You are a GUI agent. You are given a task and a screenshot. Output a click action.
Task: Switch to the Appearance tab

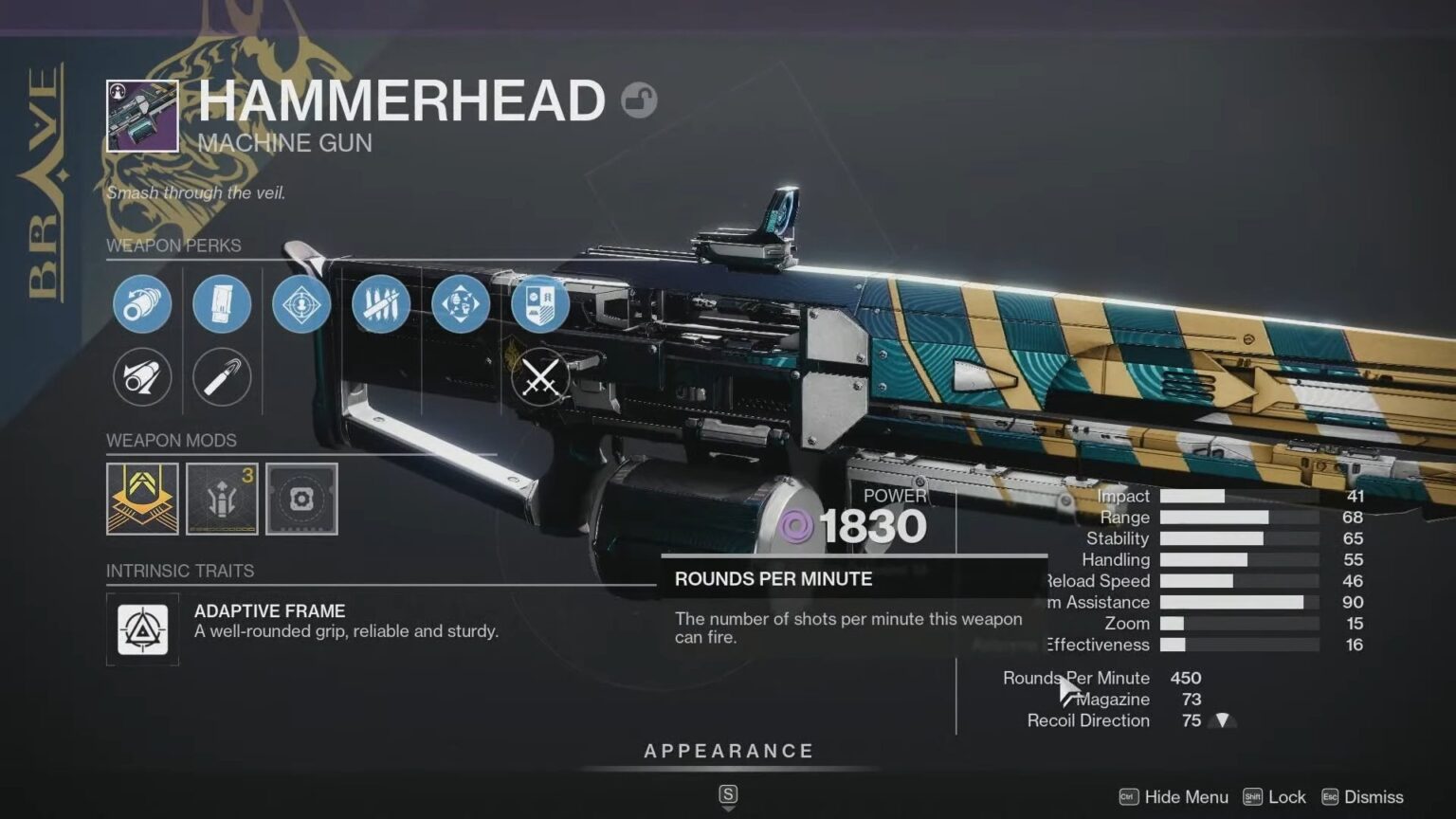tap(728, 750)
